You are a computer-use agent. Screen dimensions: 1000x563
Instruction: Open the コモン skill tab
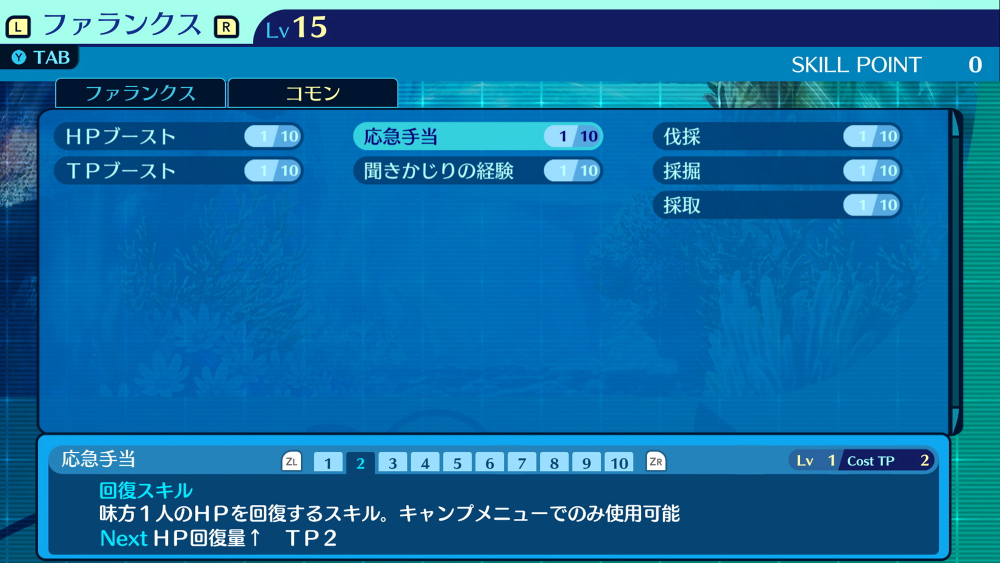pos(313,94)
